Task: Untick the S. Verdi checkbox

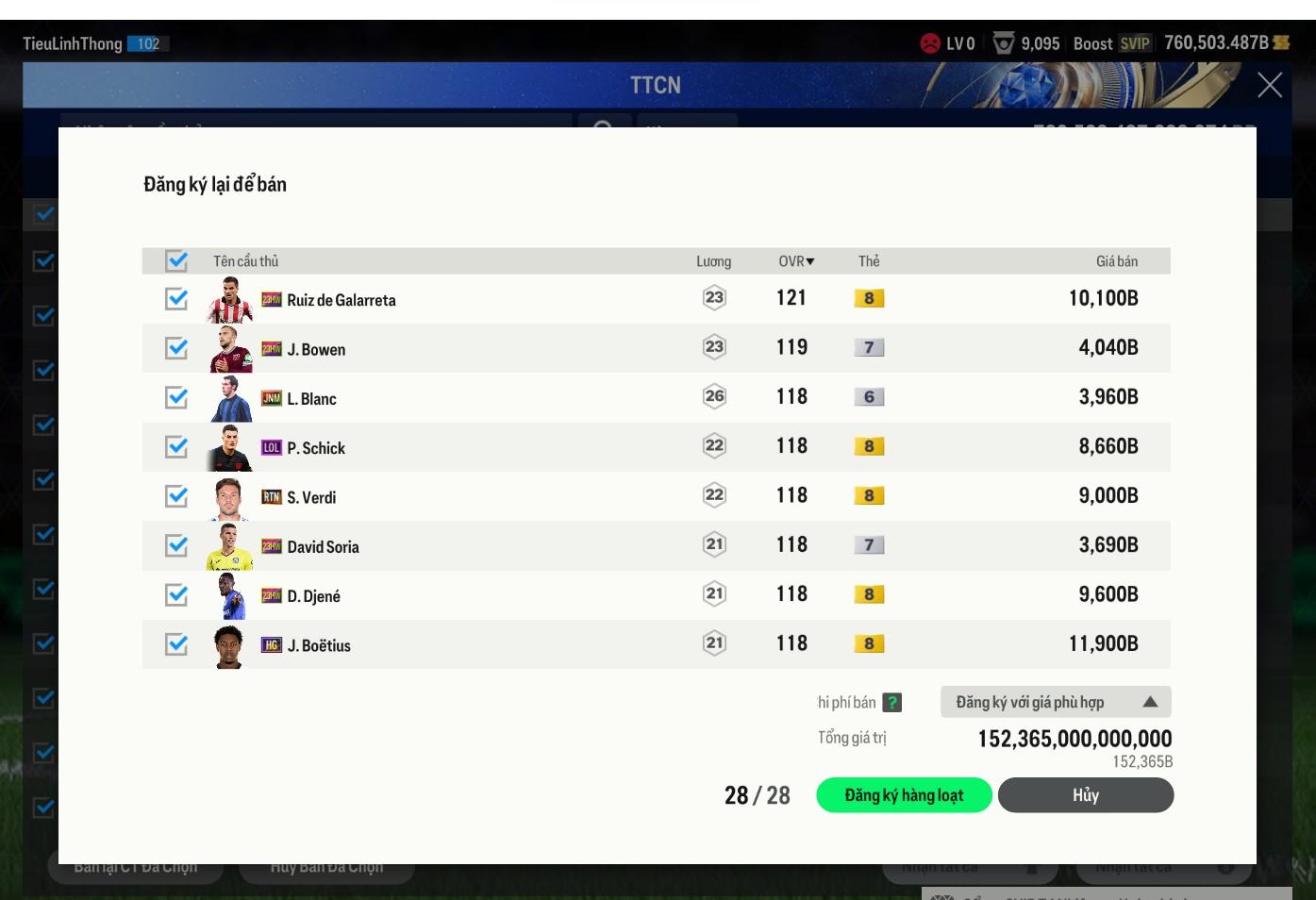Action: coord(176,496)
